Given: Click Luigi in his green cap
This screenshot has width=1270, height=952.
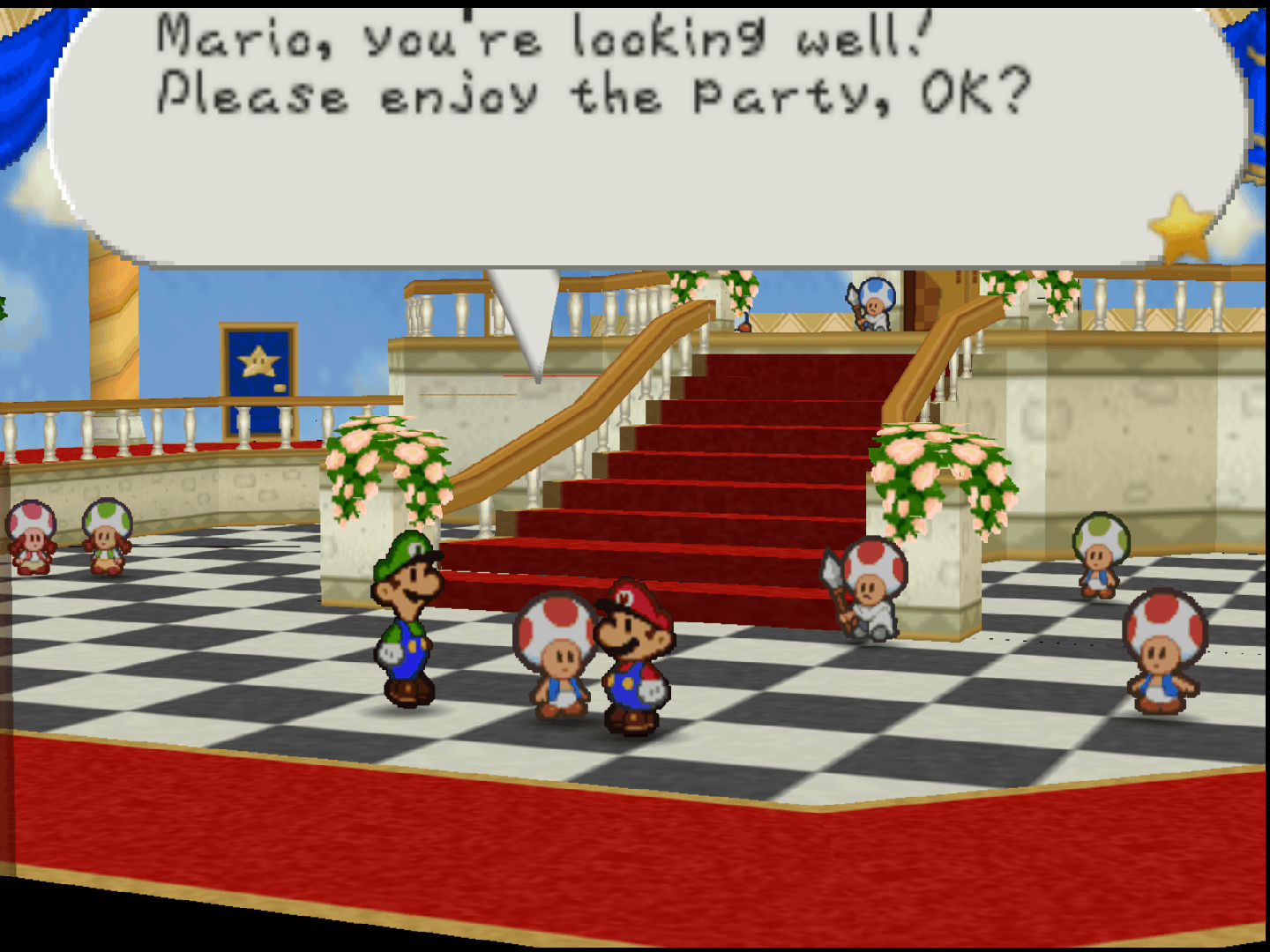Looking at the screenshot, I should click(x=406, y=617).
